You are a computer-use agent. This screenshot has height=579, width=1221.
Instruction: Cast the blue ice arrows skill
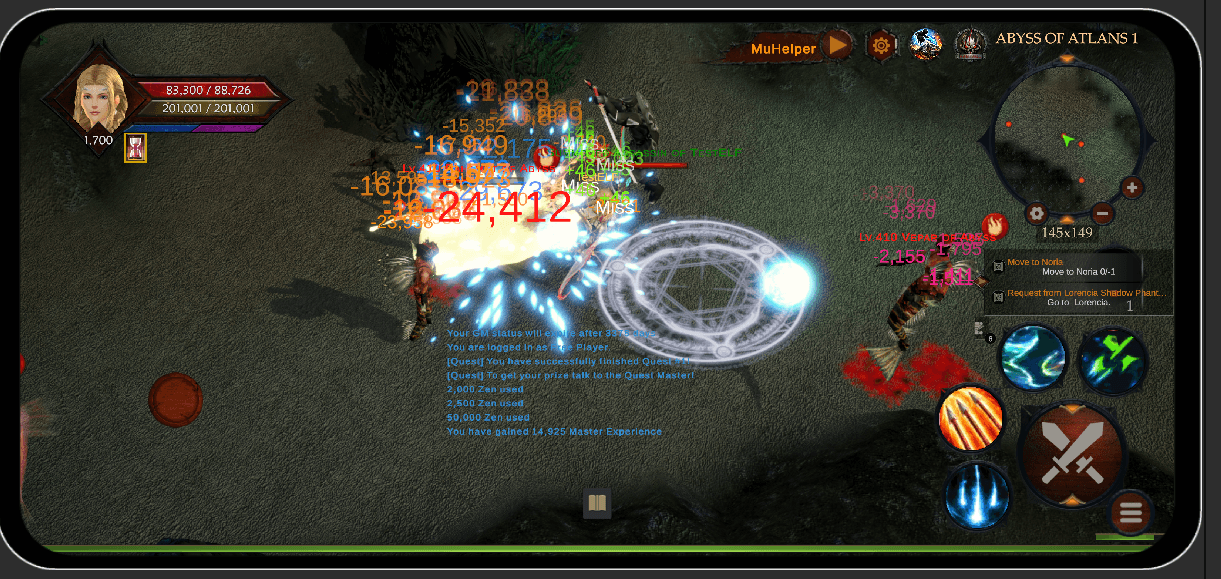[x=977, y=495]
